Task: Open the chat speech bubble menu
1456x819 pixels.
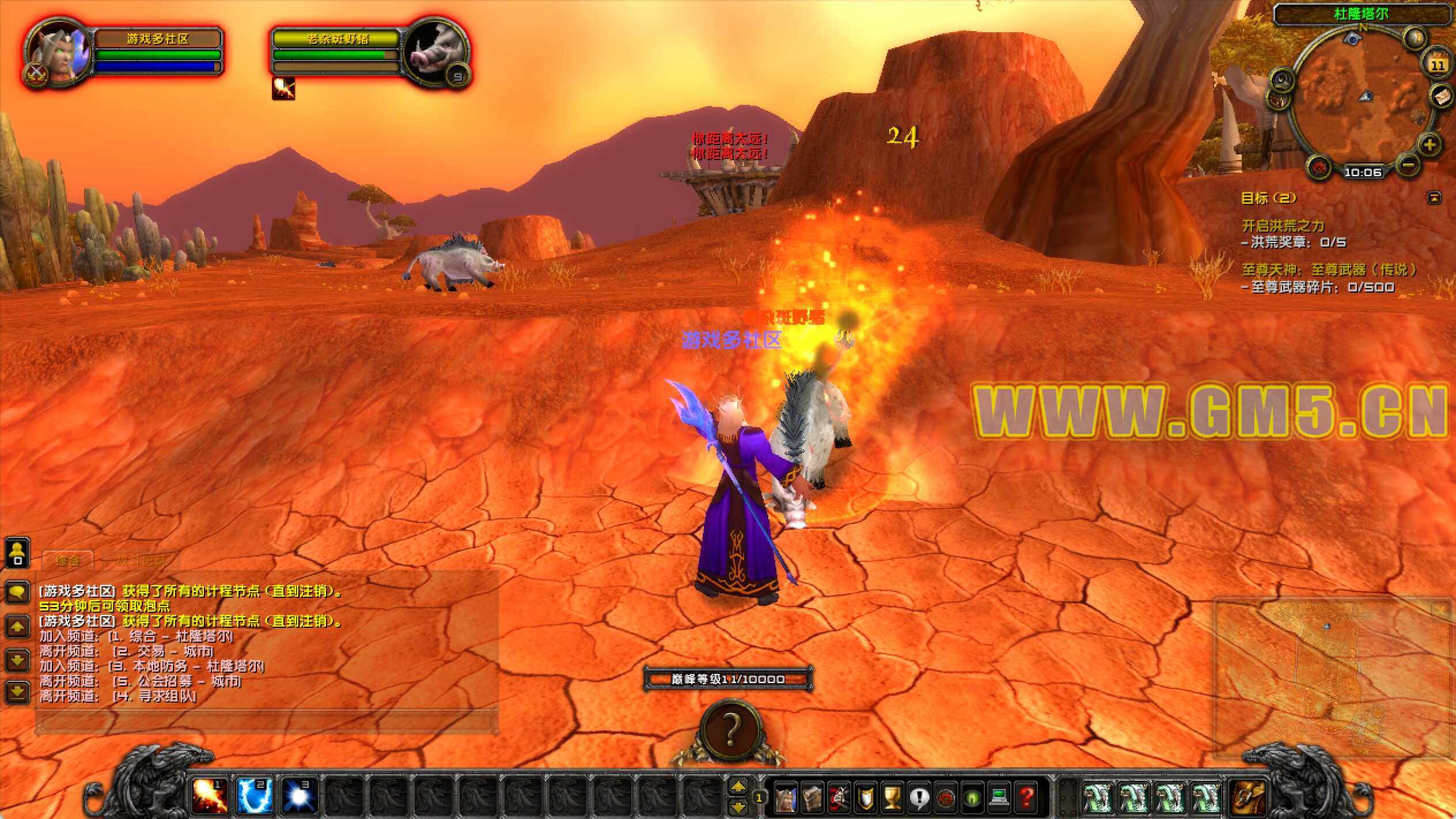Action: [17, 591]
